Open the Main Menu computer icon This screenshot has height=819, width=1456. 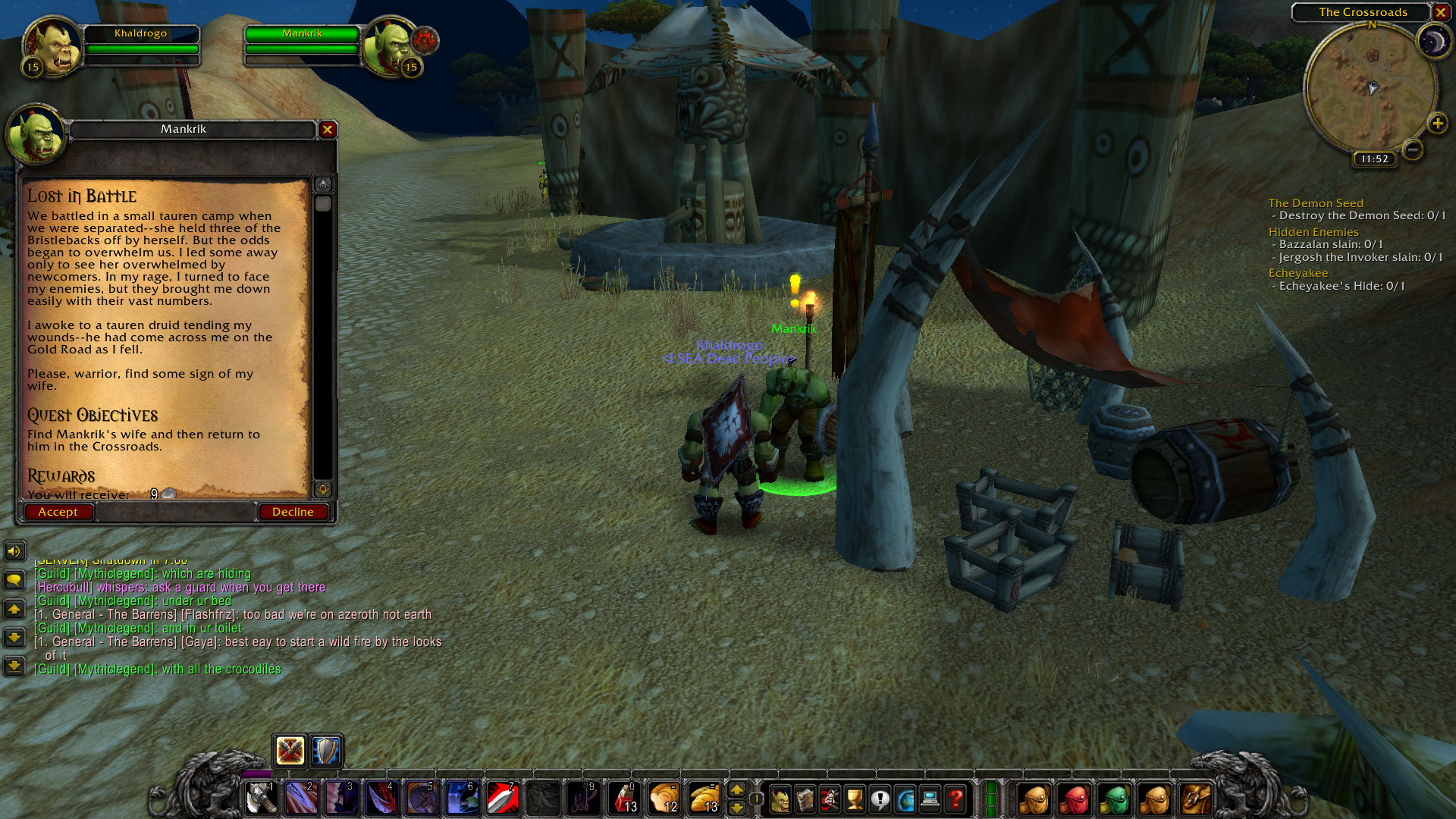(x=929, y=799)
